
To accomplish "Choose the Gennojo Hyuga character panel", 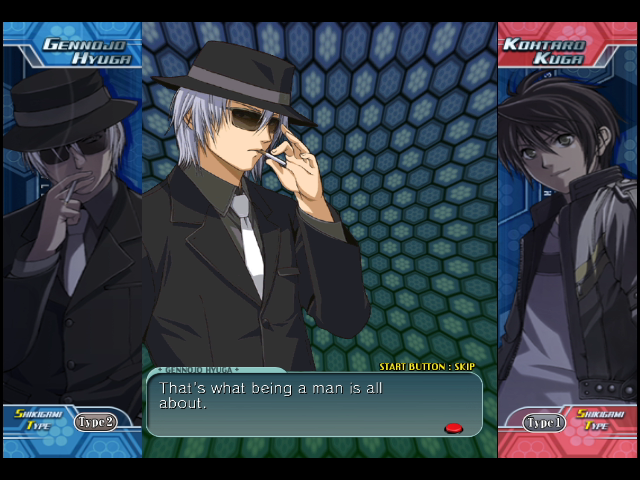I will (72, 230).
